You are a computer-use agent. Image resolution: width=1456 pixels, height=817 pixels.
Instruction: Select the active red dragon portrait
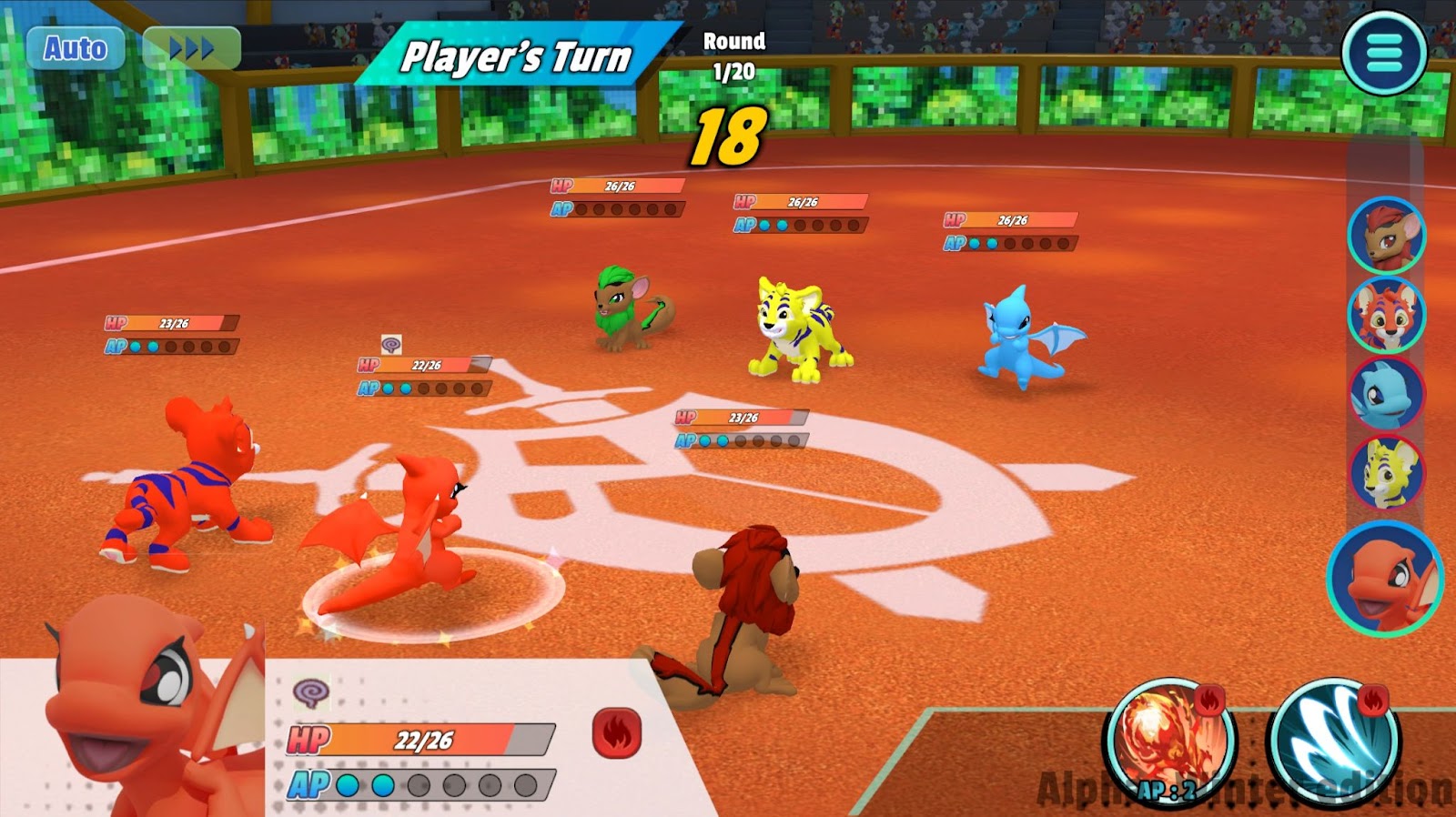pyautogui.click(x=1384, y=577)
